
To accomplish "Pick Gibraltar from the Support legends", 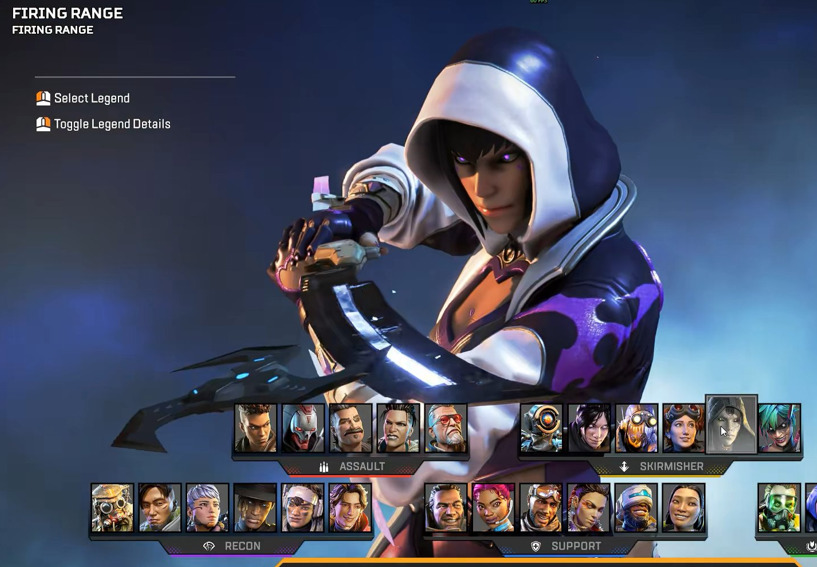I will tap(446, 508).
